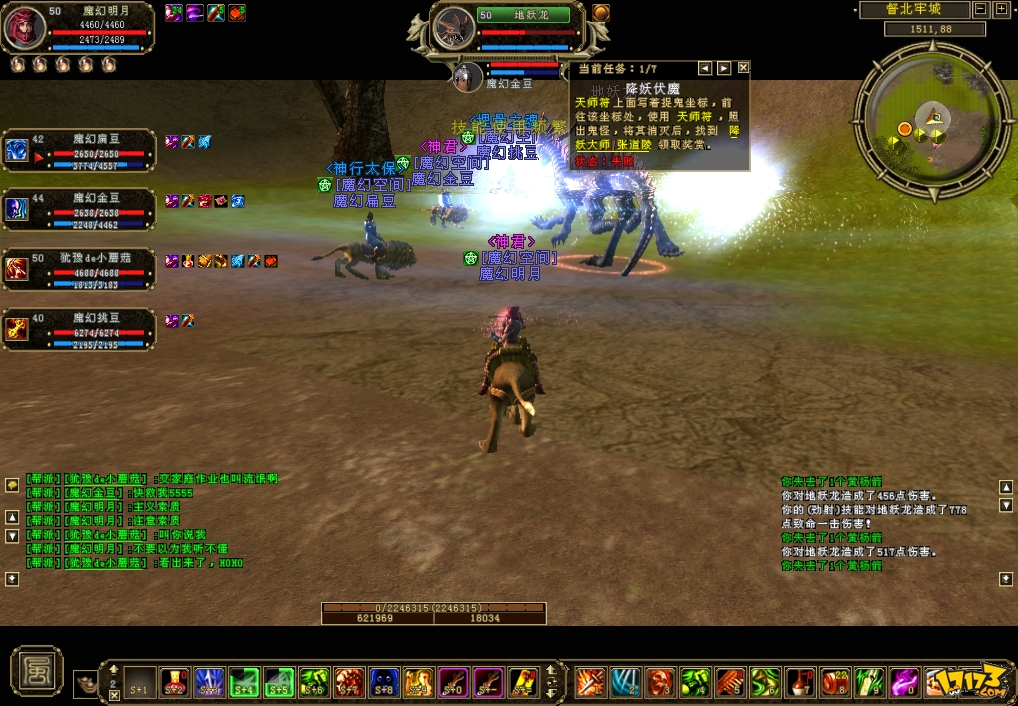Show the next quest in the tracker
Viewport: 1018px width, 706px height.
click(x=724, y=68)
